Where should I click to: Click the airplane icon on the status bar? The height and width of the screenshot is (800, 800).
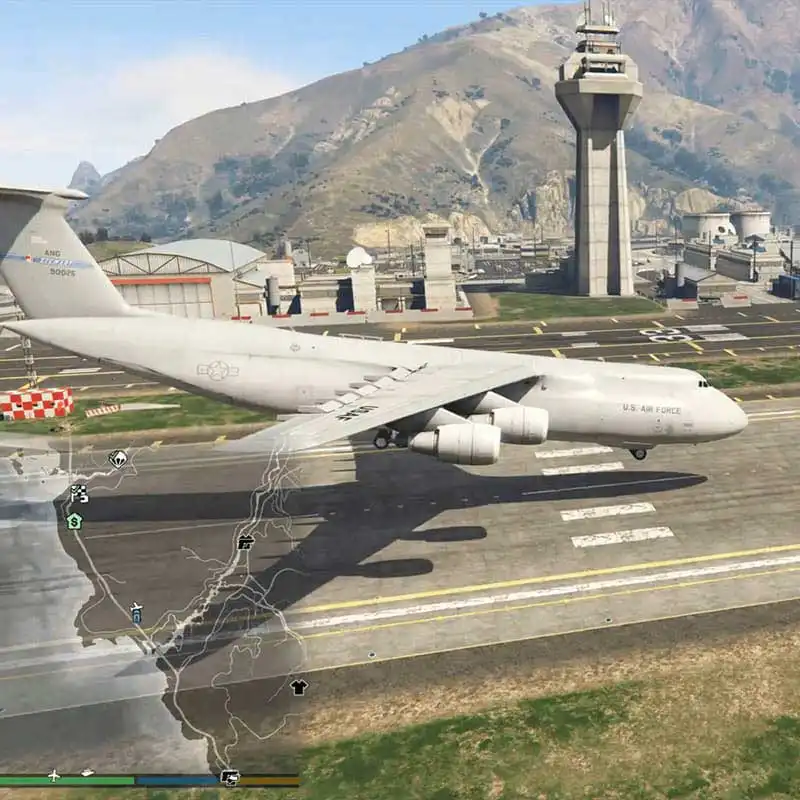coord(53,775)
